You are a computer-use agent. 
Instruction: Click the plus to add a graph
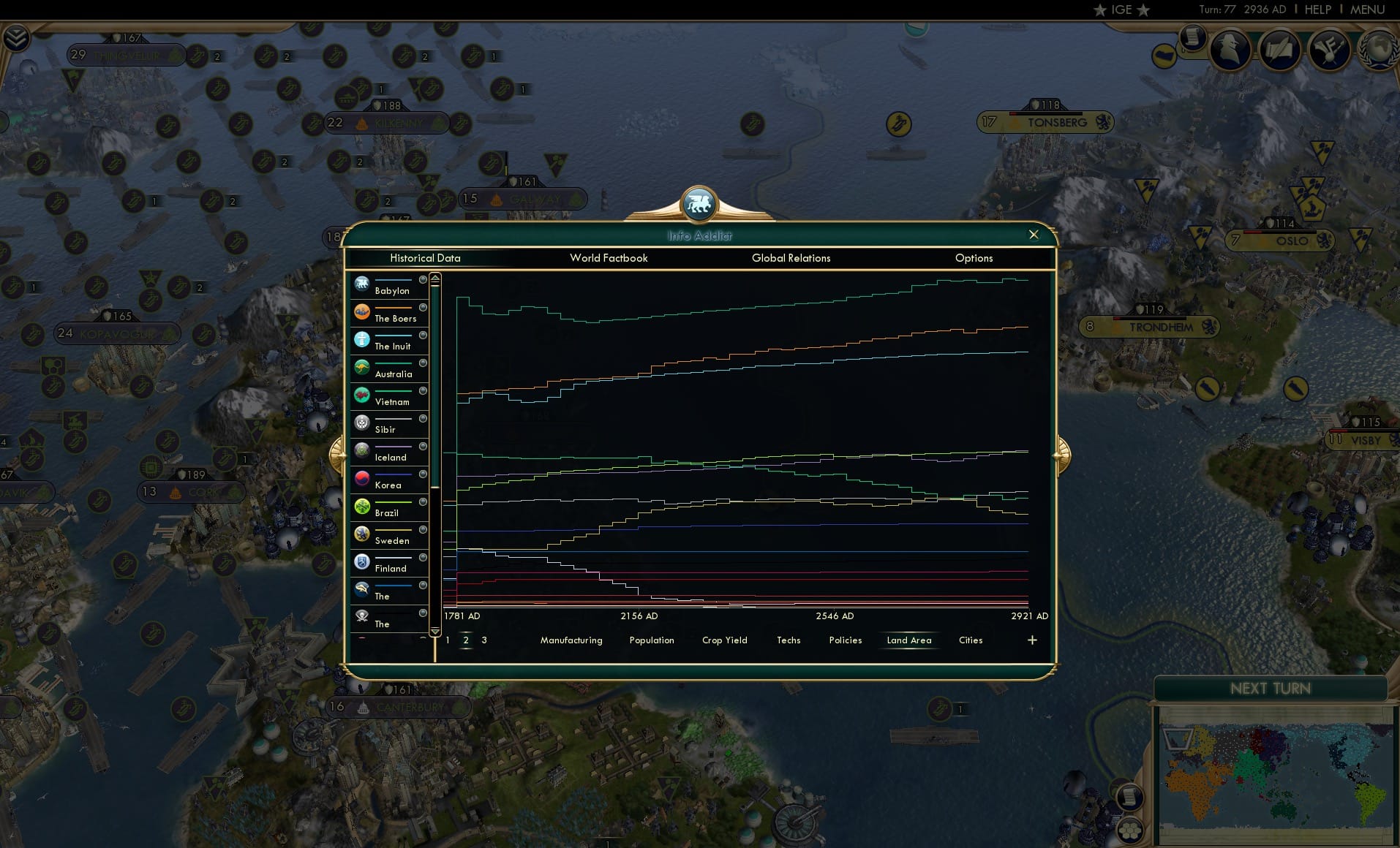(x=1032, y=640)
